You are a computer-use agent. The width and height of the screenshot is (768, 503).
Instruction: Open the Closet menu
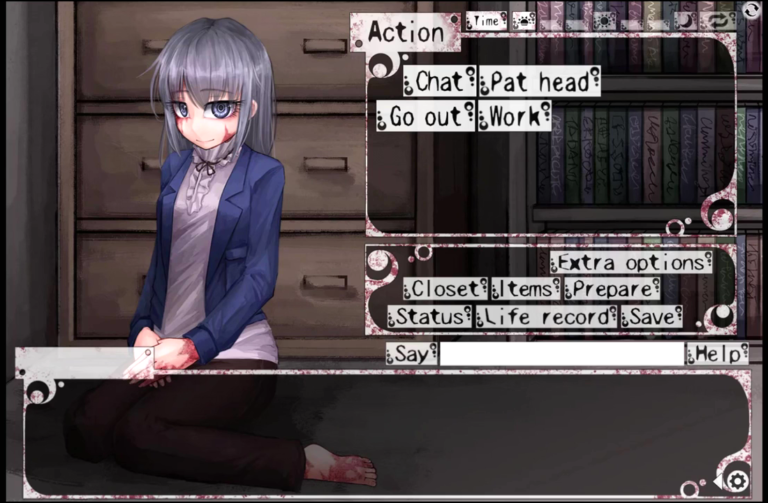point(445,289)
